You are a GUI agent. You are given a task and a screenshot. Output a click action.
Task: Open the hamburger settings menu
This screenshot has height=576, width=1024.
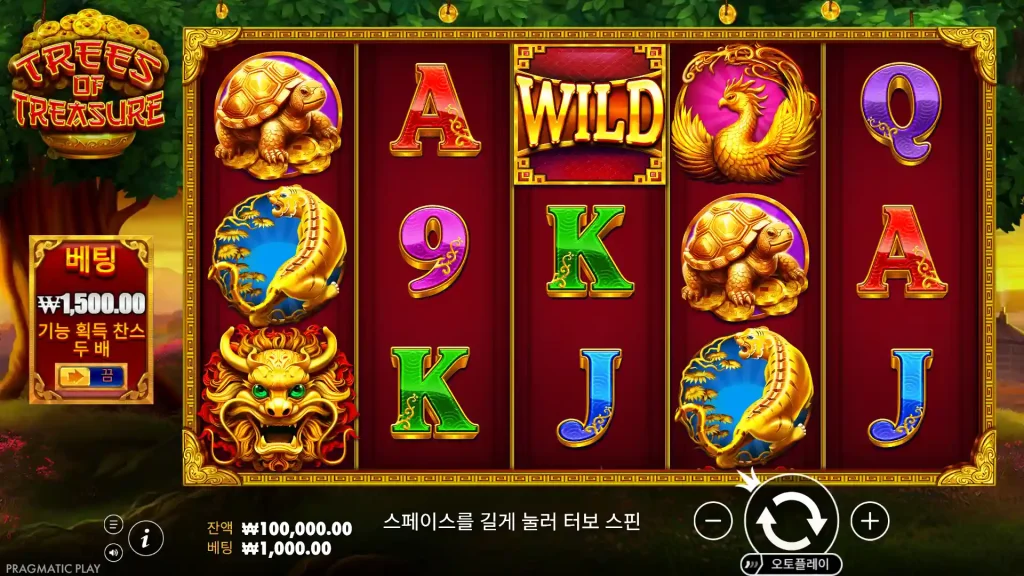point(113,524)
